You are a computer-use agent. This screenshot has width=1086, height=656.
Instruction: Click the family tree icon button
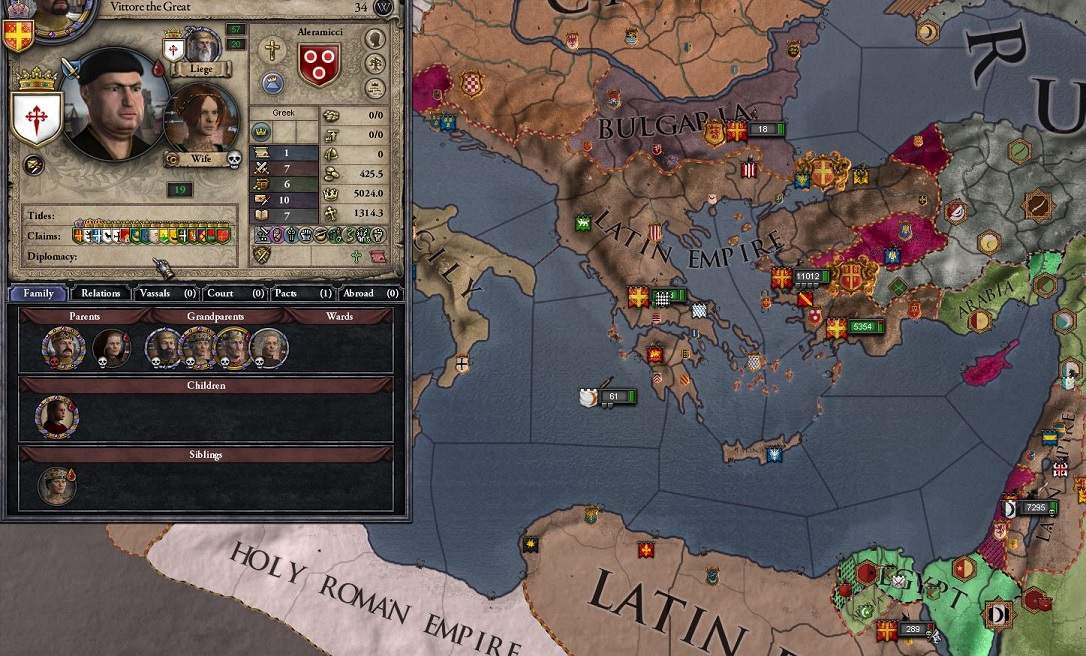(377, 62)
